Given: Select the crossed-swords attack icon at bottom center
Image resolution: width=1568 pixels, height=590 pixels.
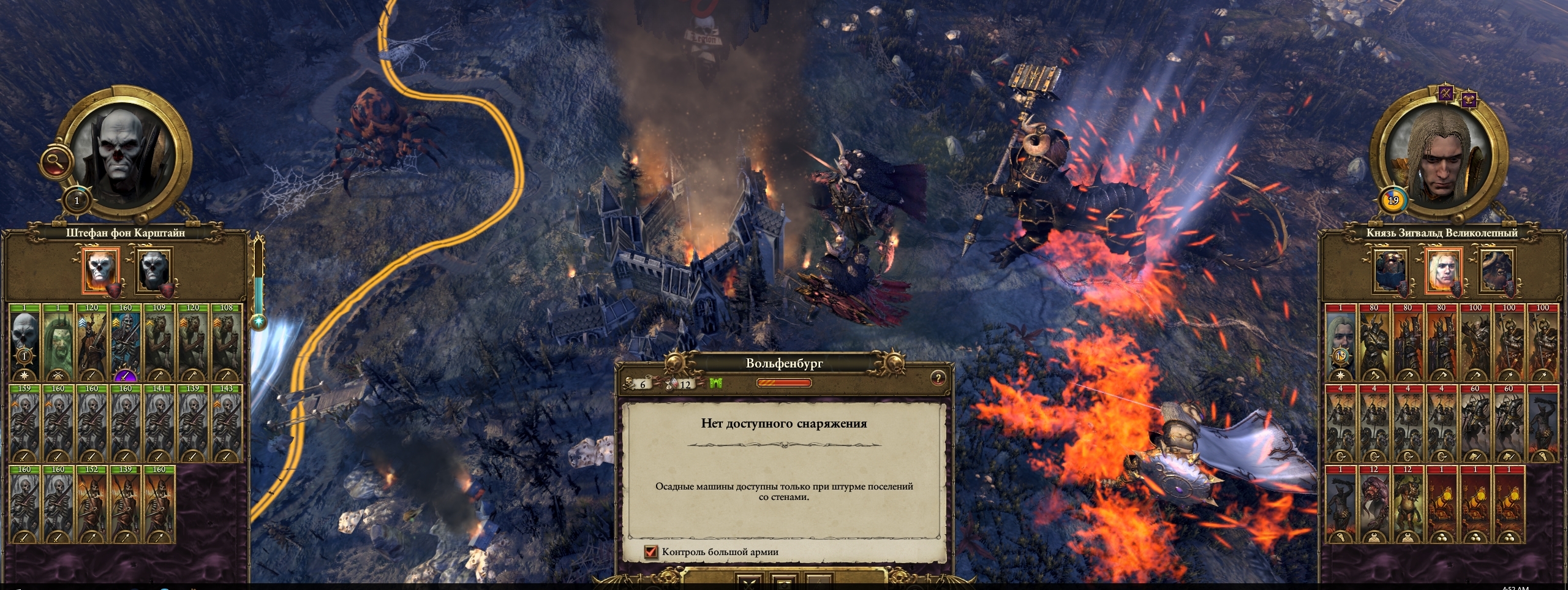Looking at the screenshot, I should pyautogui.click(x=748, y=586).
